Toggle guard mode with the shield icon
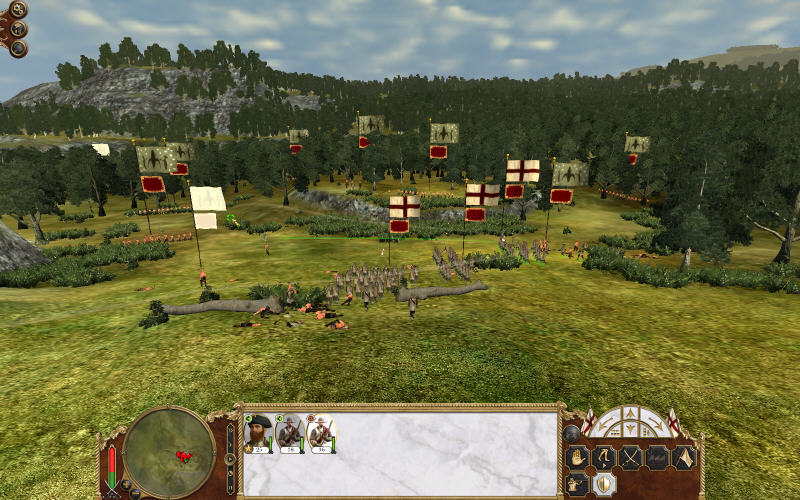The width and height of the screenshot is (800, 500). tap(604, 484)
